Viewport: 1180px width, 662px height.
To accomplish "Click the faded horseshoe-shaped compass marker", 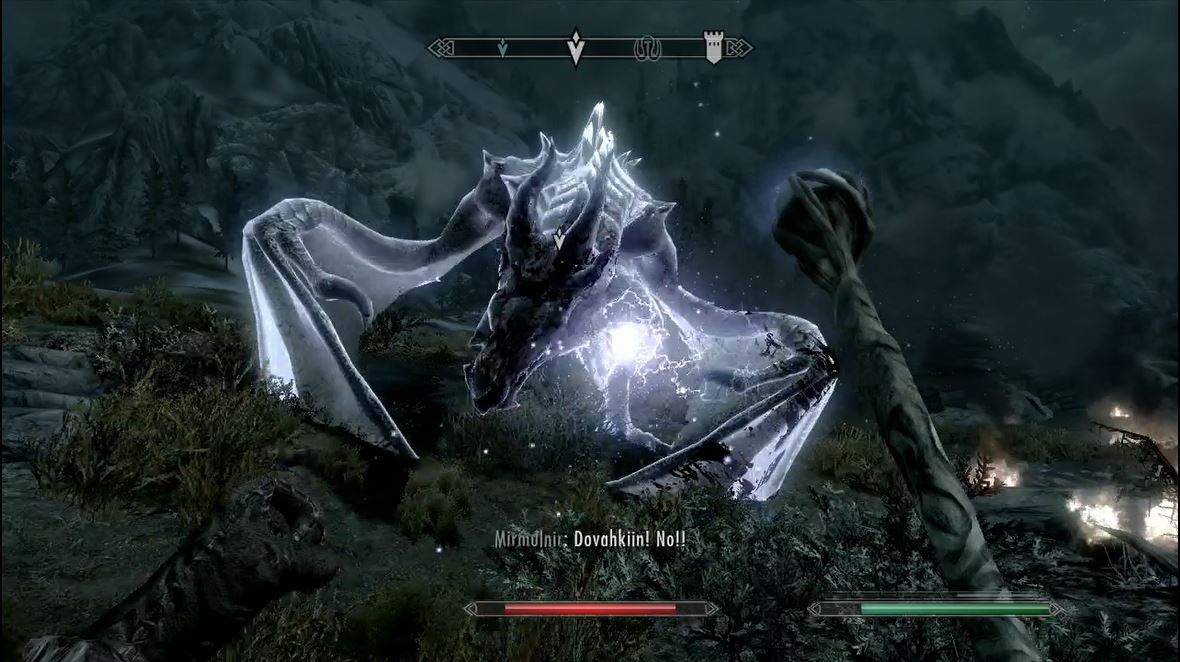I will [645, 46].
